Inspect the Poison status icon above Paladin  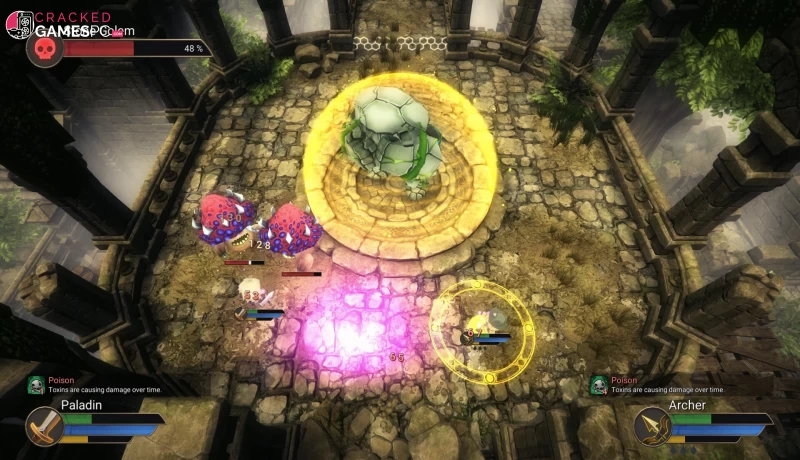click(36, 385)
